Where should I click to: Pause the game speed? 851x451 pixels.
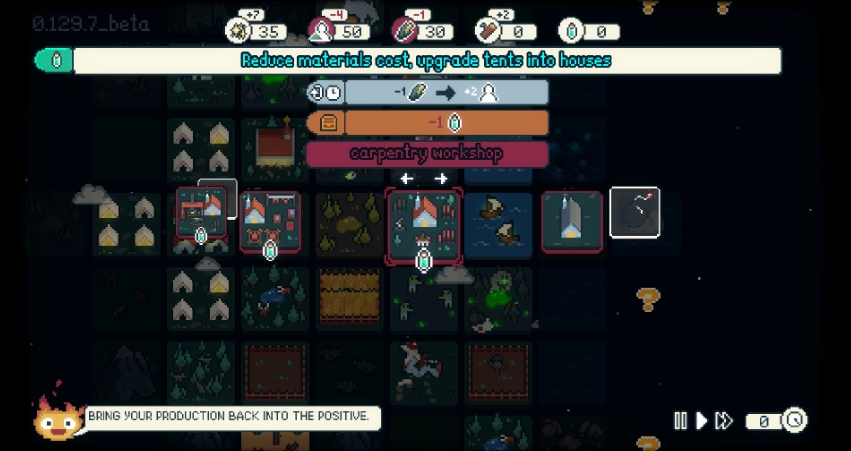point(681,421)
